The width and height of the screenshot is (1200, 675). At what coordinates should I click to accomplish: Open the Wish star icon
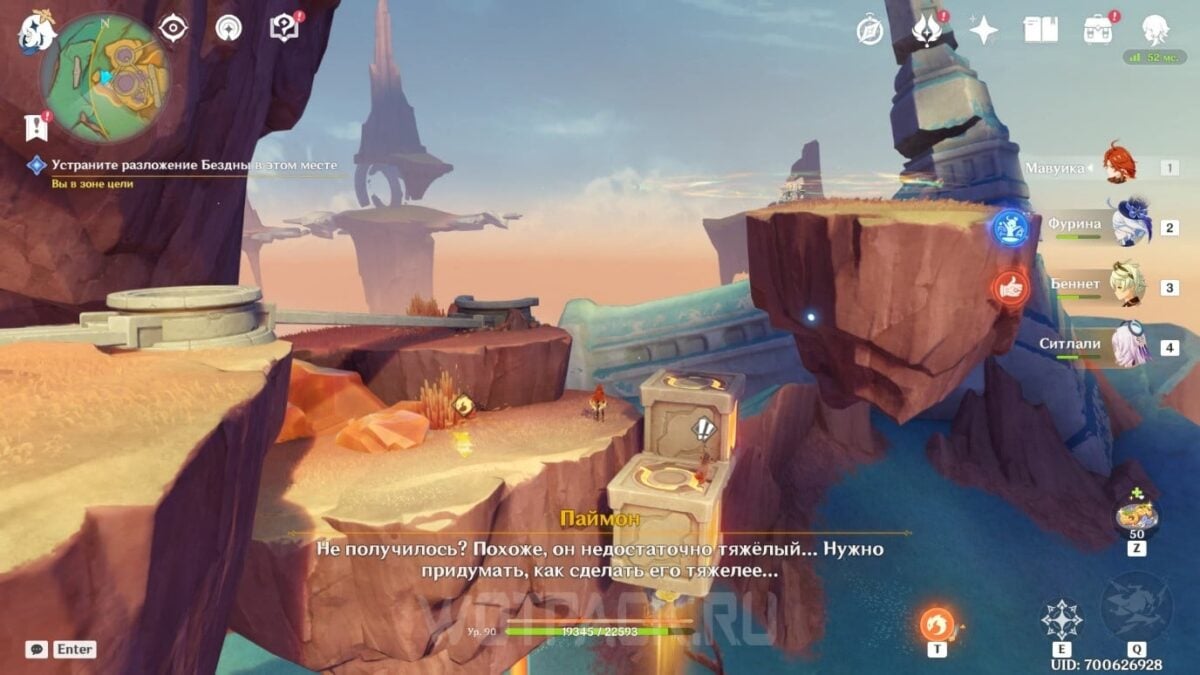click(x=983, y=30)
